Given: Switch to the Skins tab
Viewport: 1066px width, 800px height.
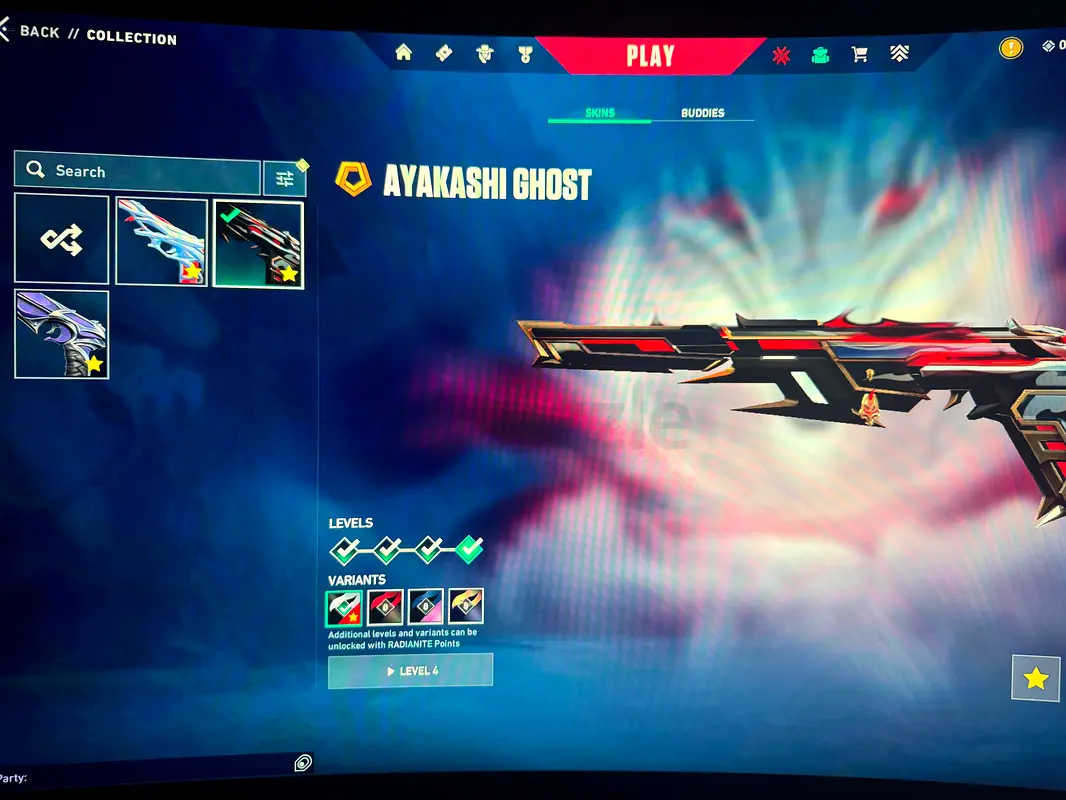Looking at the screenshot, I should (x=599, y=113).
